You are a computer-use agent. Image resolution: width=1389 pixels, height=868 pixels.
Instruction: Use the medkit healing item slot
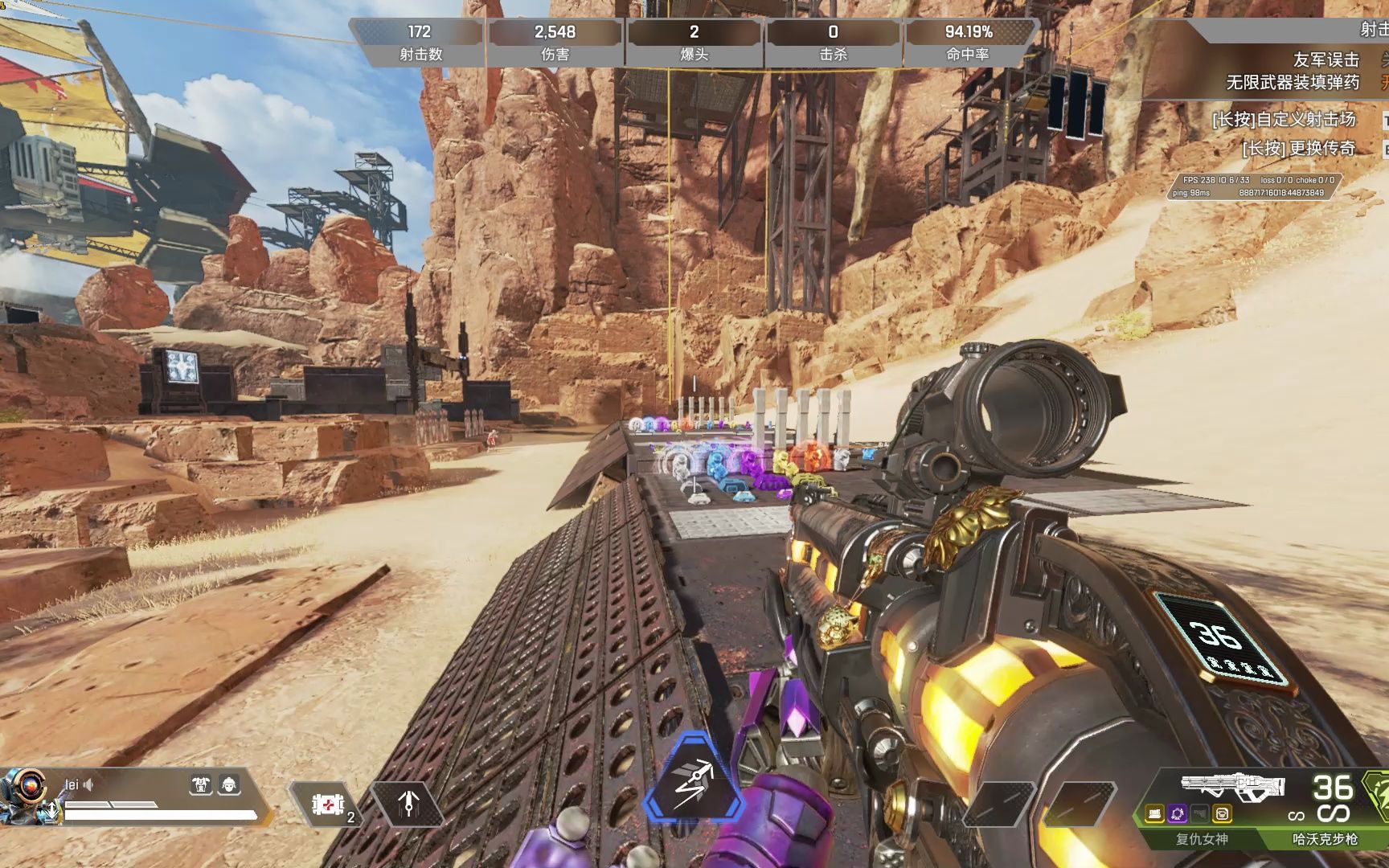pyautogui.click(x=328, y=804)
